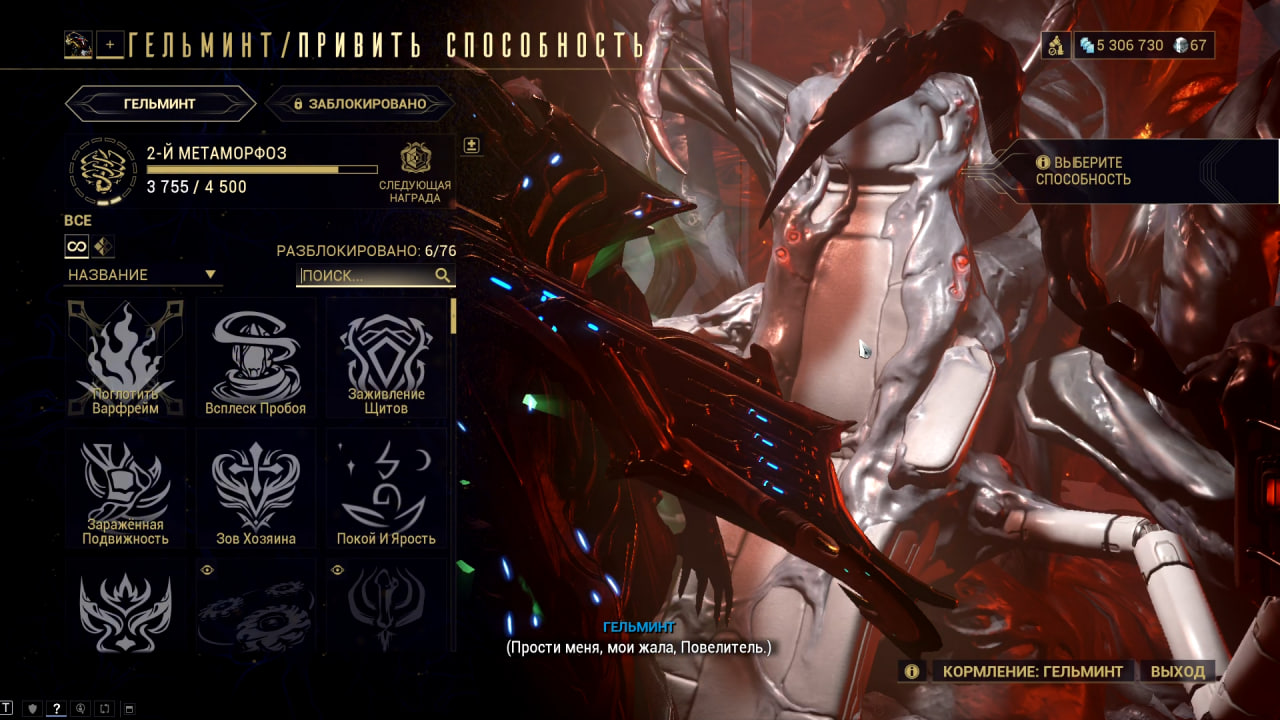1280x720 pixels.
Task: Pick the Заживление Щитов ability
Action: [386, 358]
